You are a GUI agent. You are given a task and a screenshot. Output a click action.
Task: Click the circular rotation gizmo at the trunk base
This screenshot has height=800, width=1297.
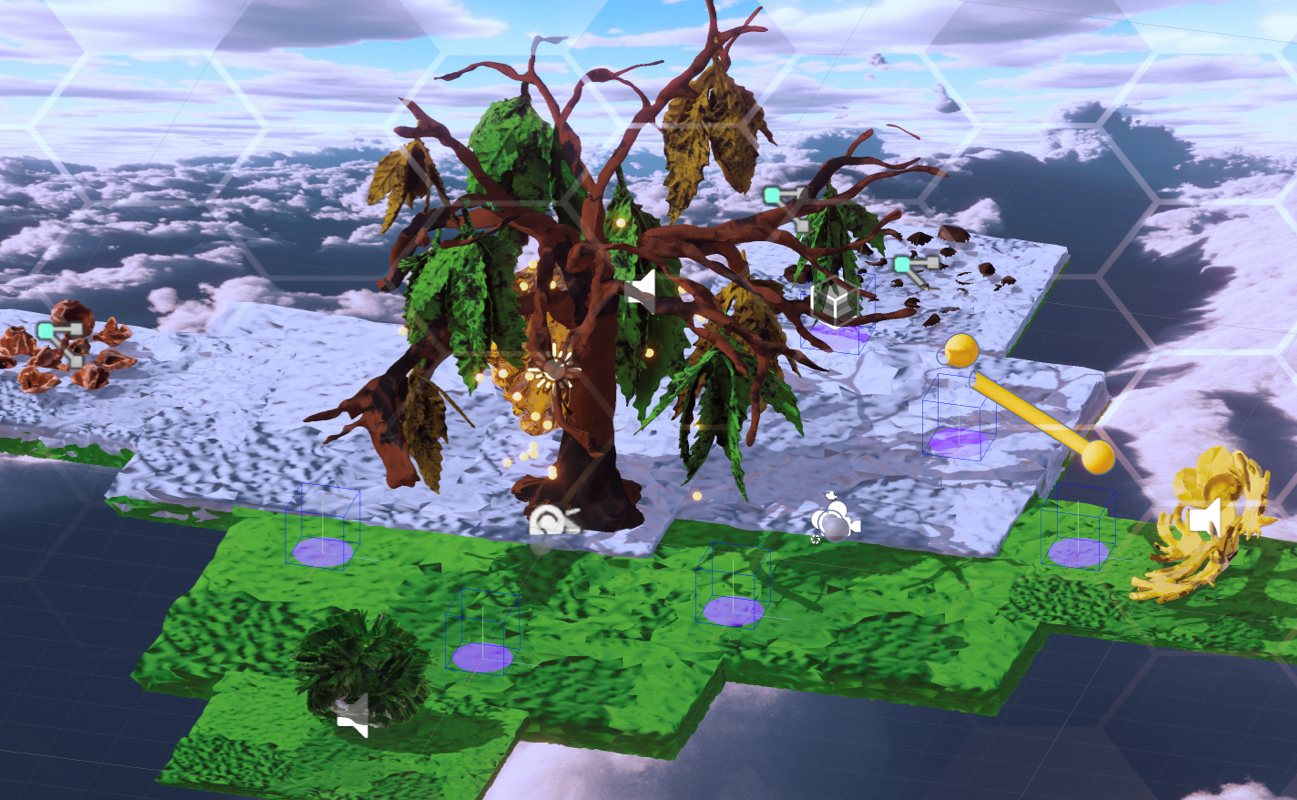click(552, 518)
